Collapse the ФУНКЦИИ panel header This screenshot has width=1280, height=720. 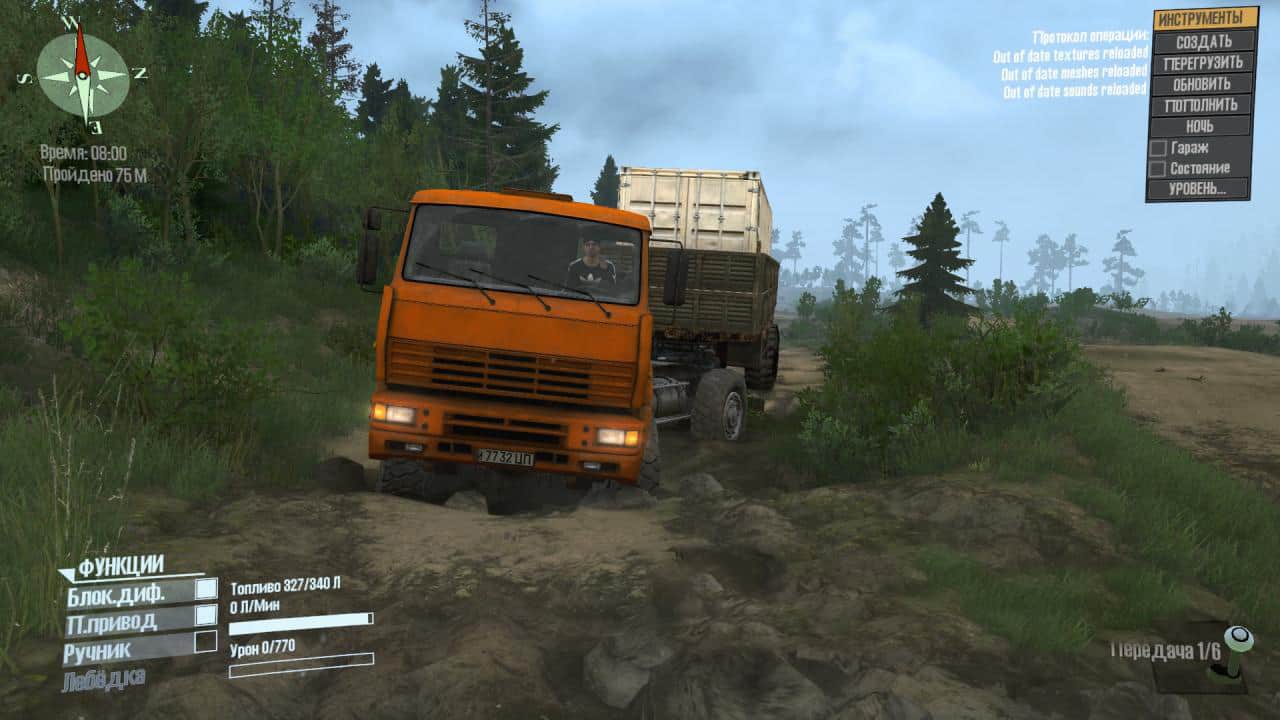(120, 567)
